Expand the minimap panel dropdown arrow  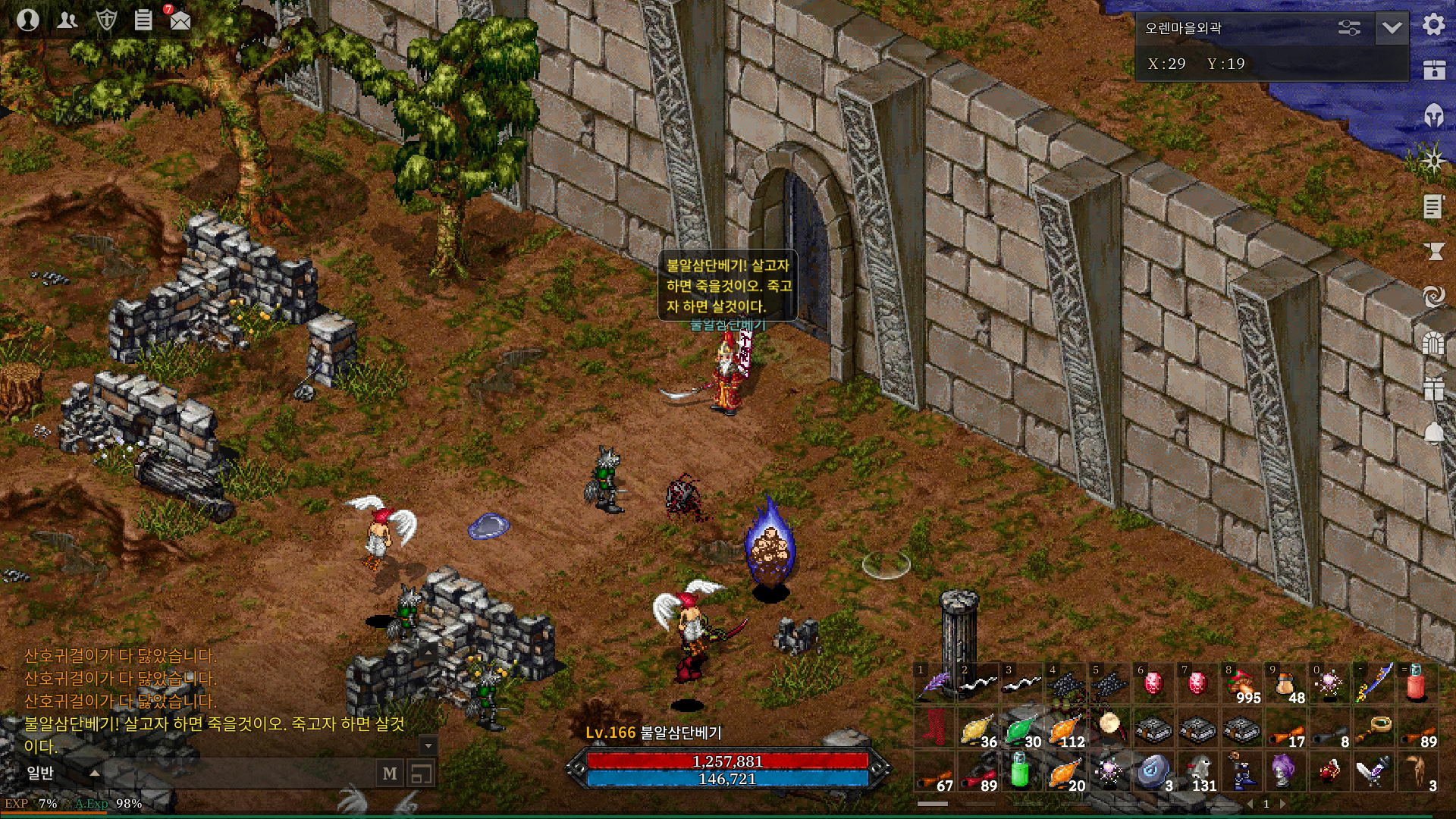tap(1392, 28)
